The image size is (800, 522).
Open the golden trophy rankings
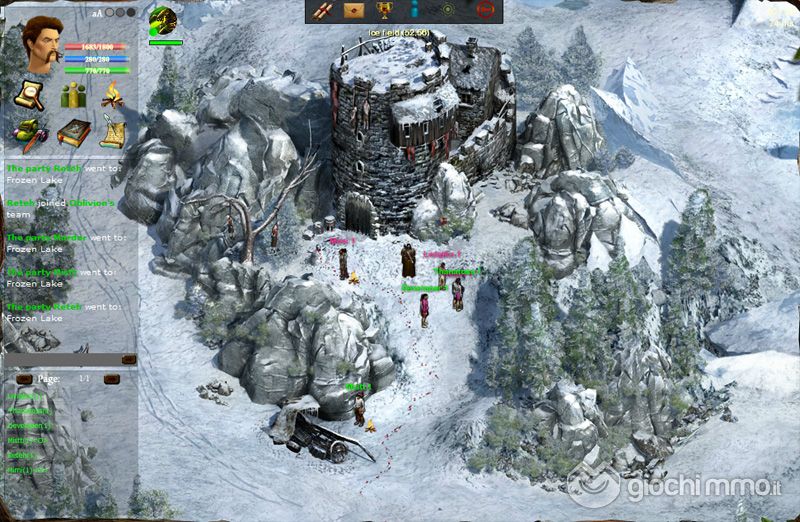pos(383,11)
